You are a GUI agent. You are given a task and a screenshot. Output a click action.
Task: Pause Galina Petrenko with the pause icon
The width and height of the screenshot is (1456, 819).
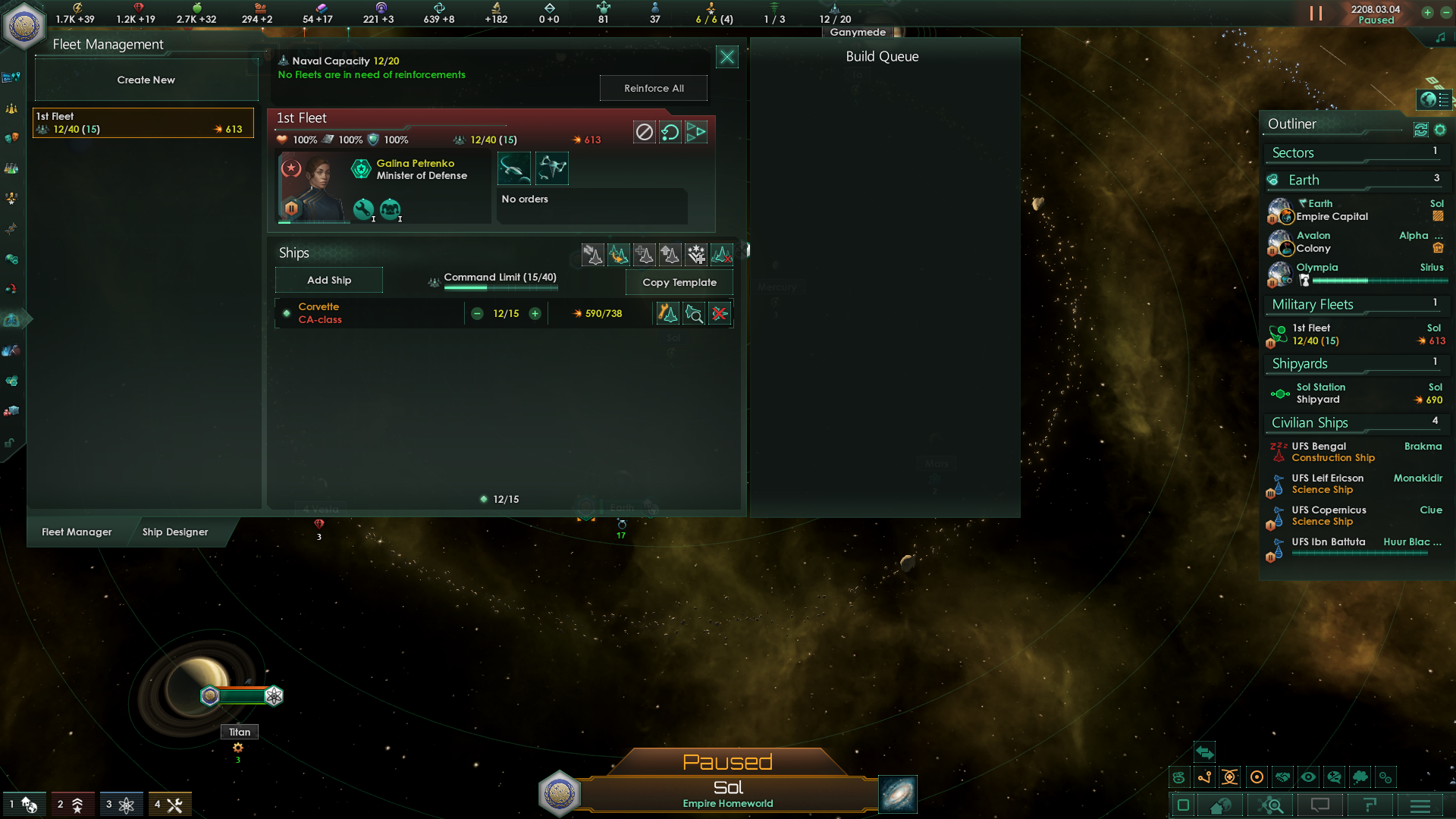point(291,208)
